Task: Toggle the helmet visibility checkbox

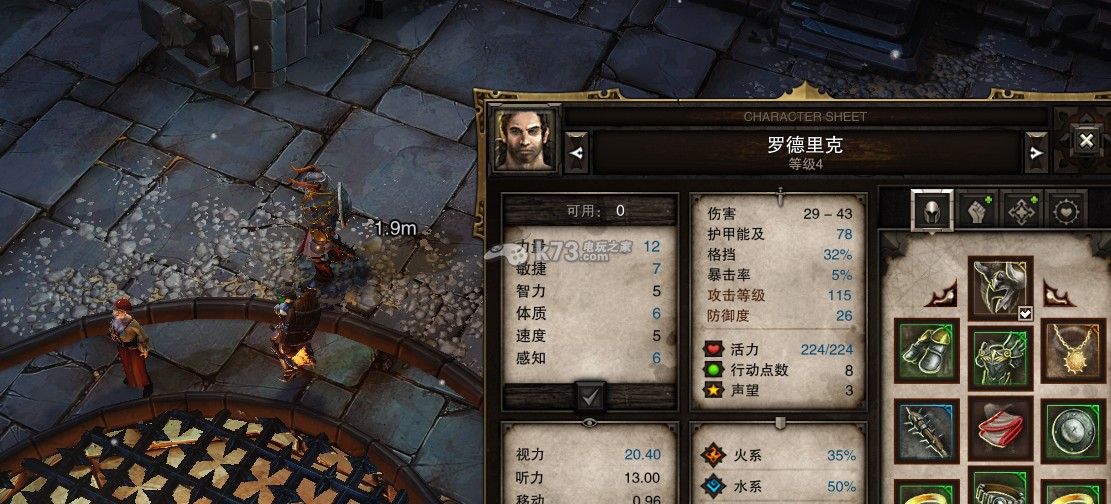Action: point(1025,314)
